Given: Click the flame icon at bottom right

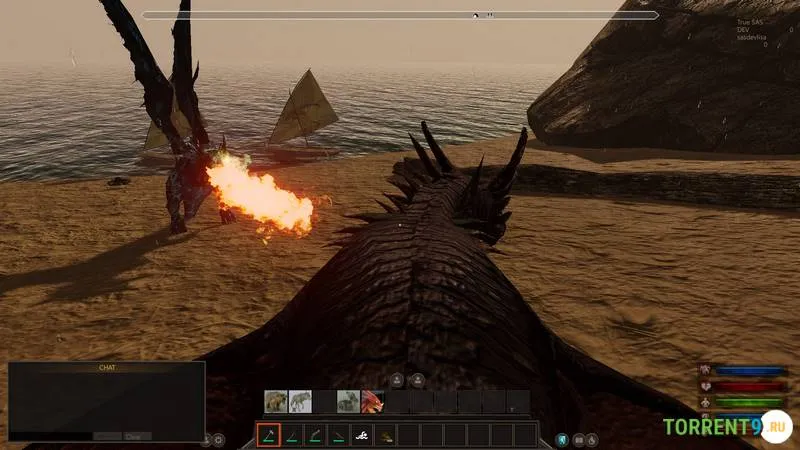Looking at the screenshot, I should coord(591,439).
